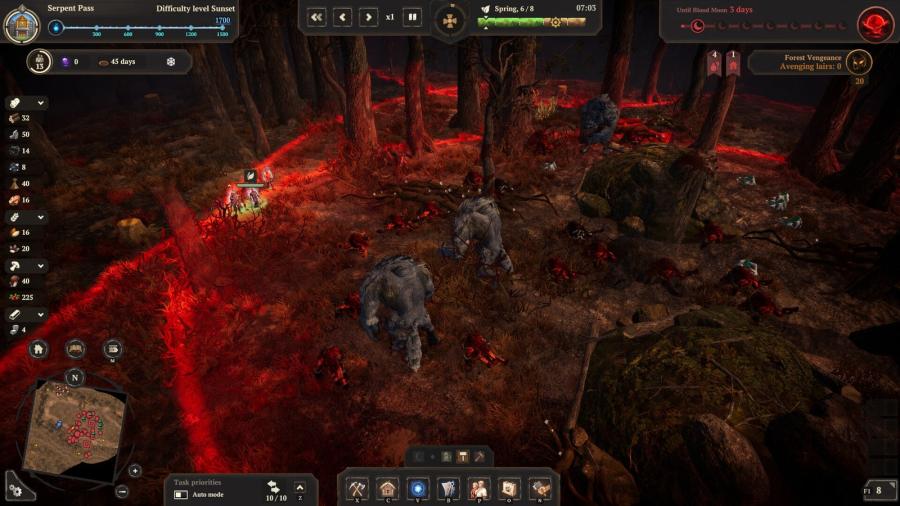The height and width of the screenshot is (506, 900).
Task: Slow down game speed with the single-left arrow
Action: coord(343,17)
